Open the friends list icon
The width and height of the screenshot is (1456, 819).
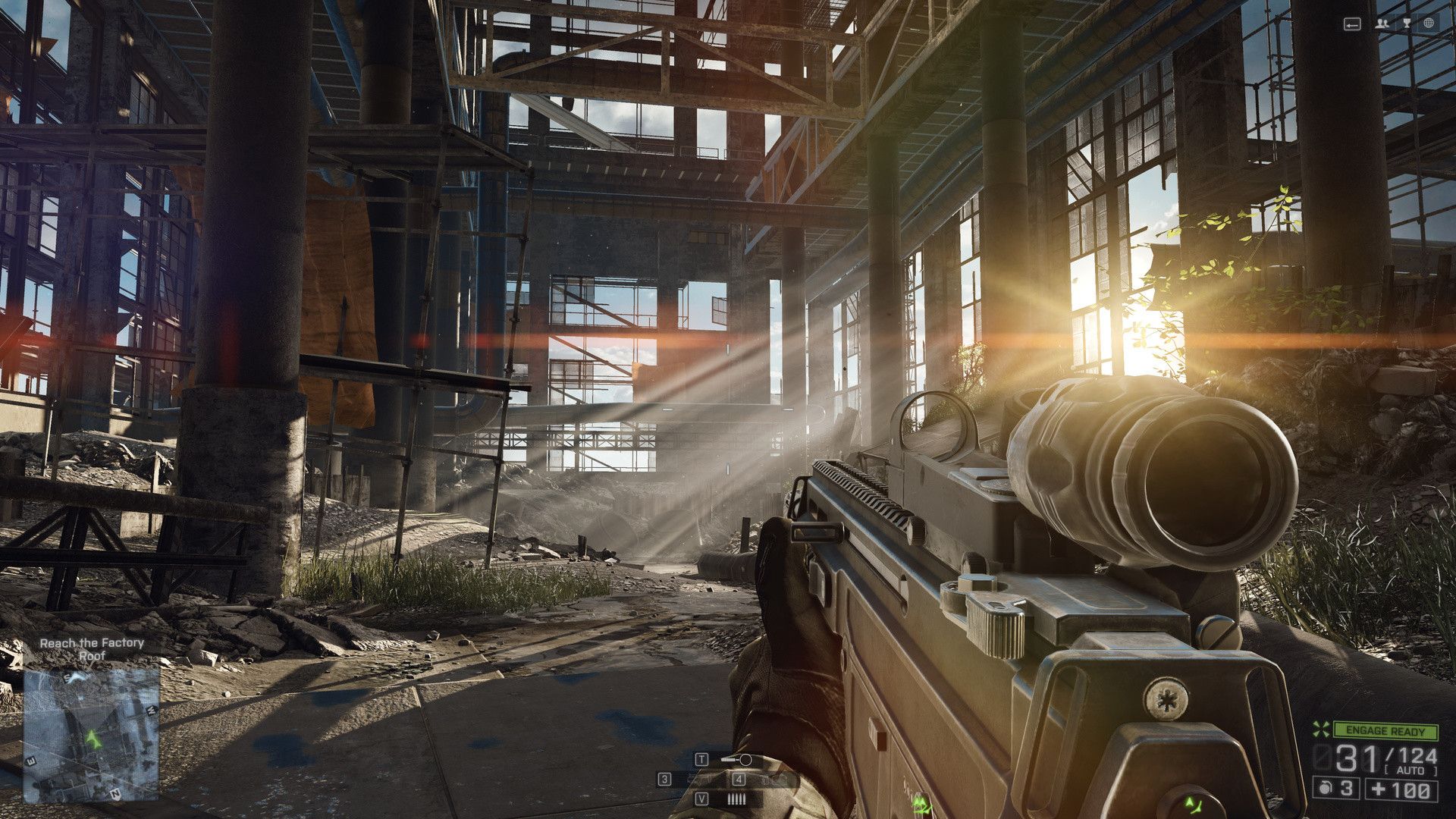pos(1383,24)
